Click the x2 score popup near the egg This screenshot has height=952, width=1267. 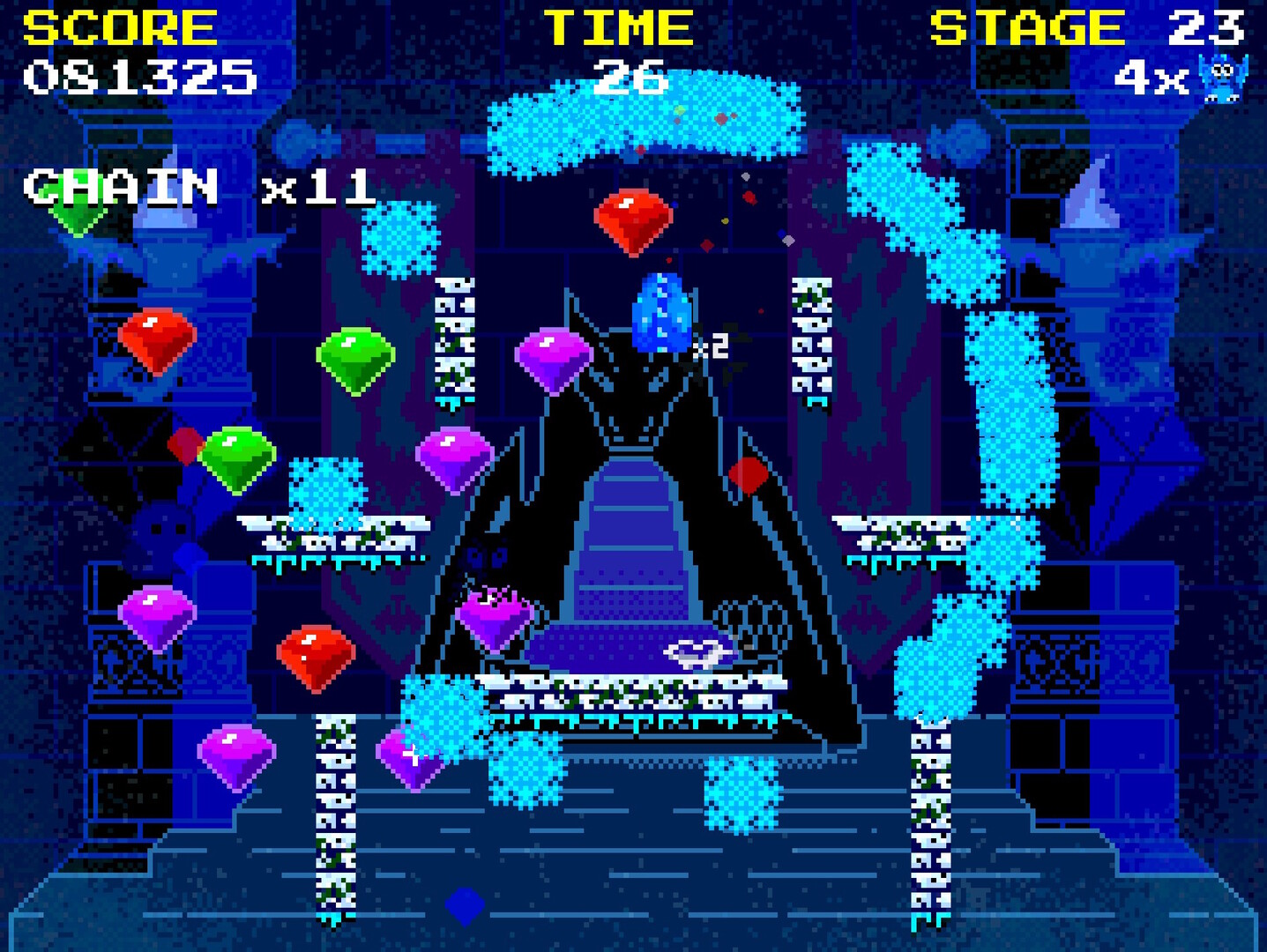coord(711,346)
